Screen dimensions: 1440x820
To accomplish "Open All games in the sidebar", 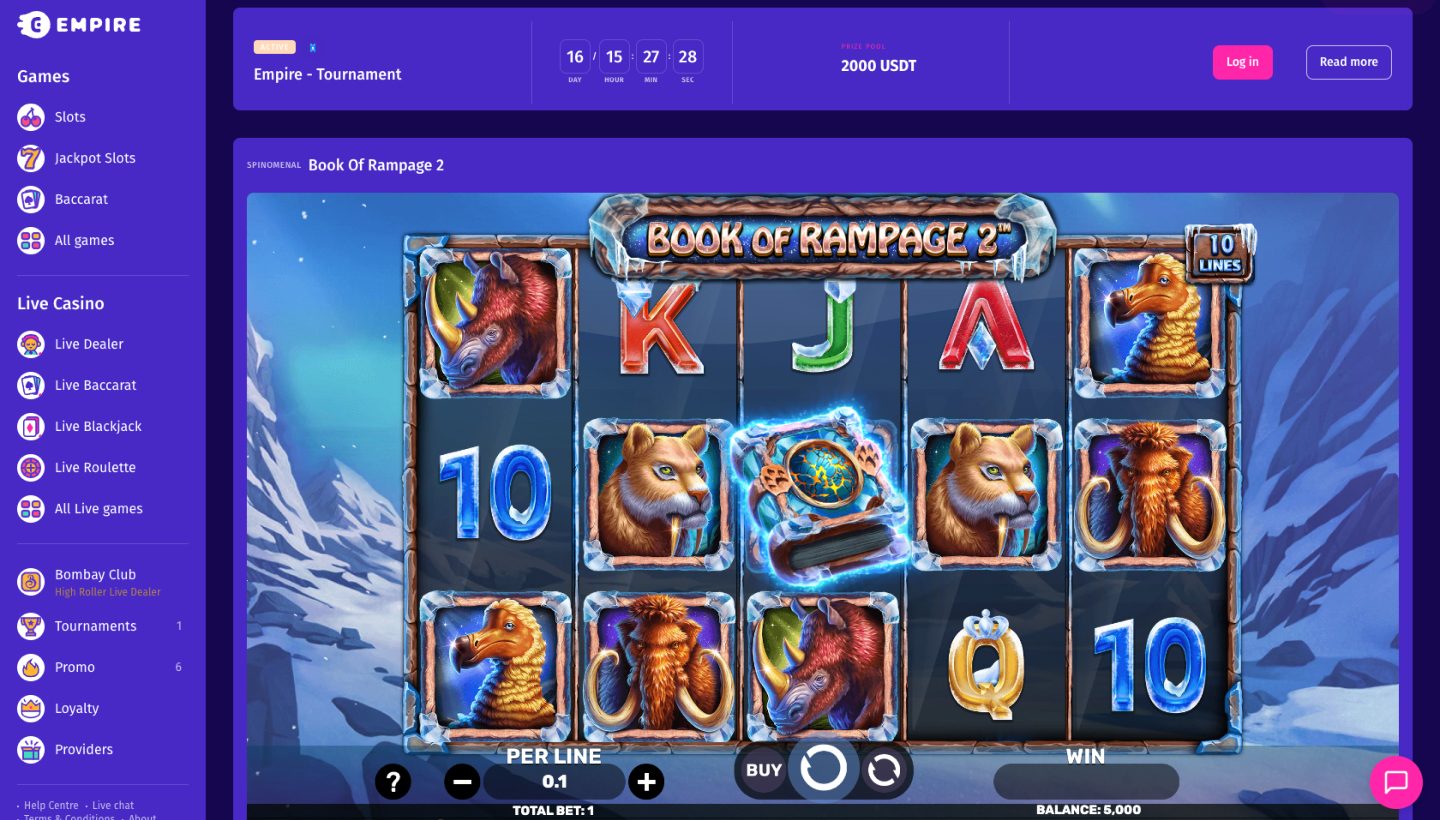I will tap(30, 240).
